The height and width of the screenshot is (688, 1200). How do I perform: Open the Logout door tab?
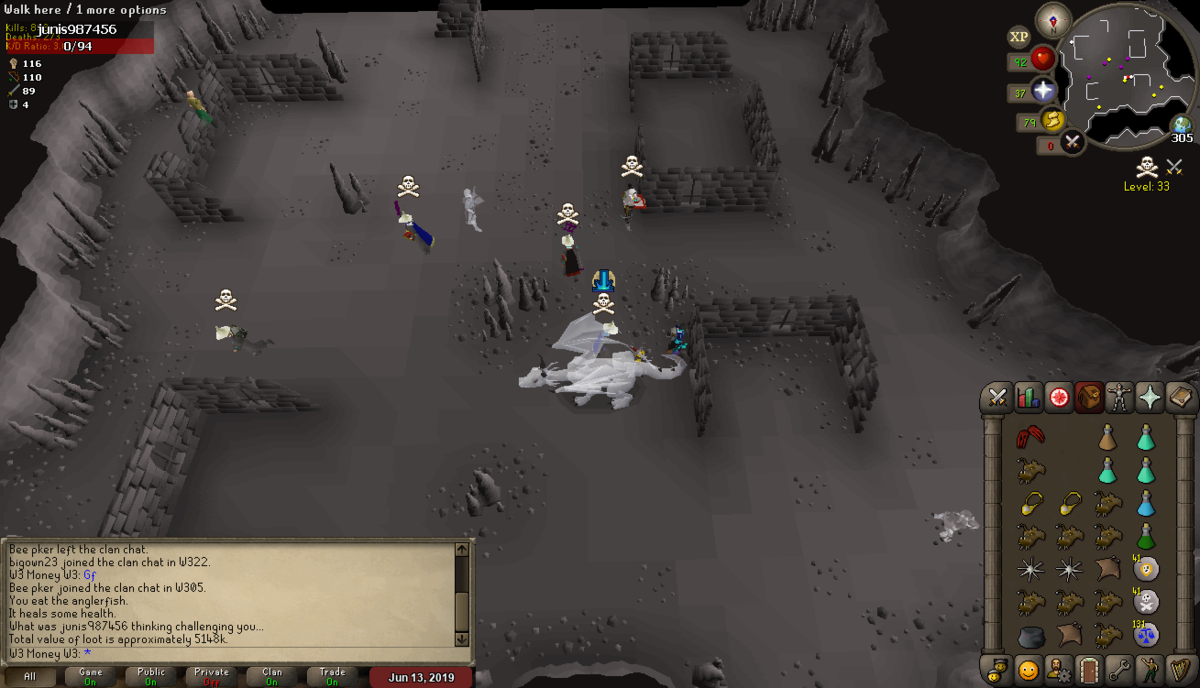tap(1089, 669)
